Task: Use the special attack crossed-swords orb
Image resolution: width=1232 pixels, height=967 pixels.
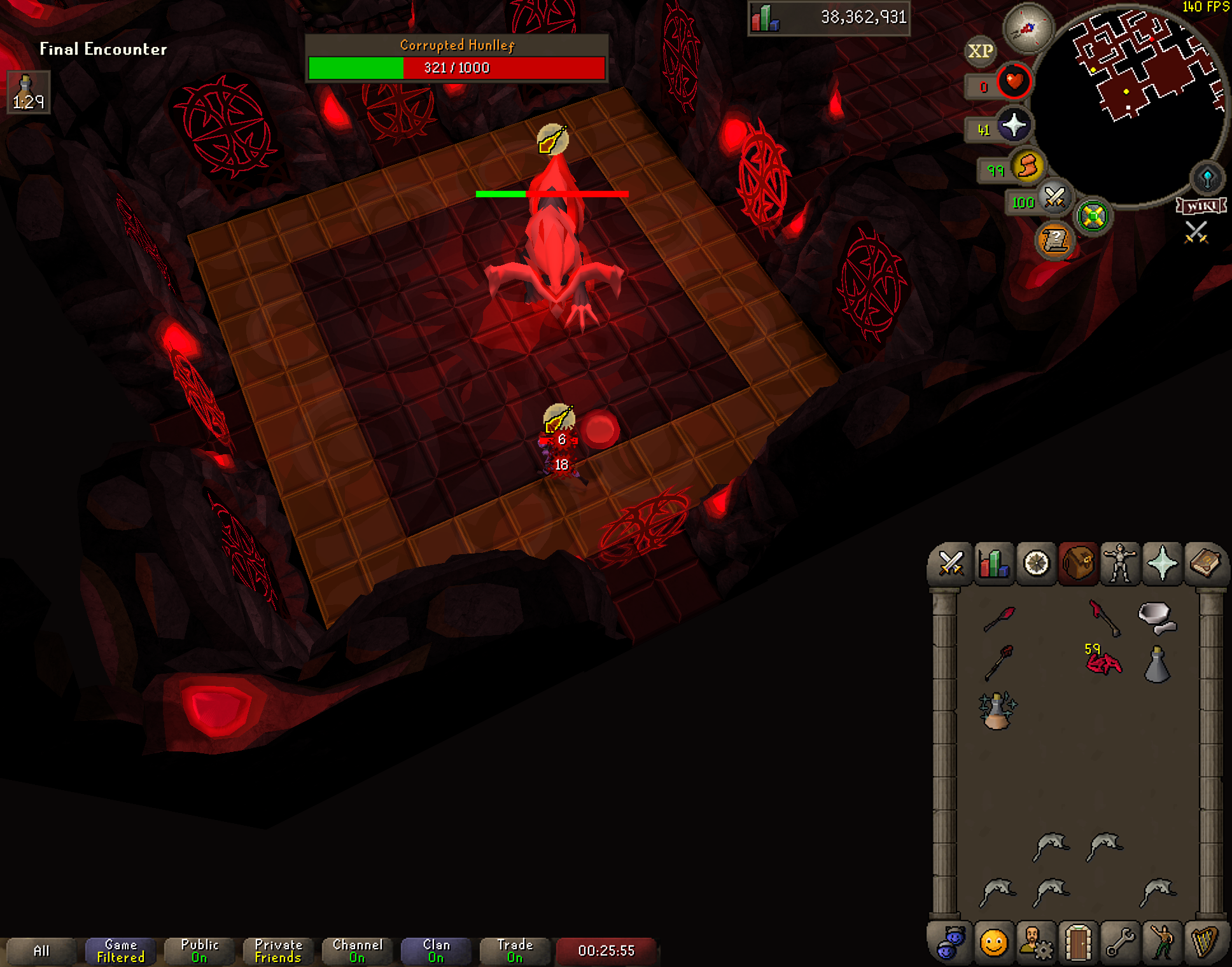Action: pos(1054,198)
